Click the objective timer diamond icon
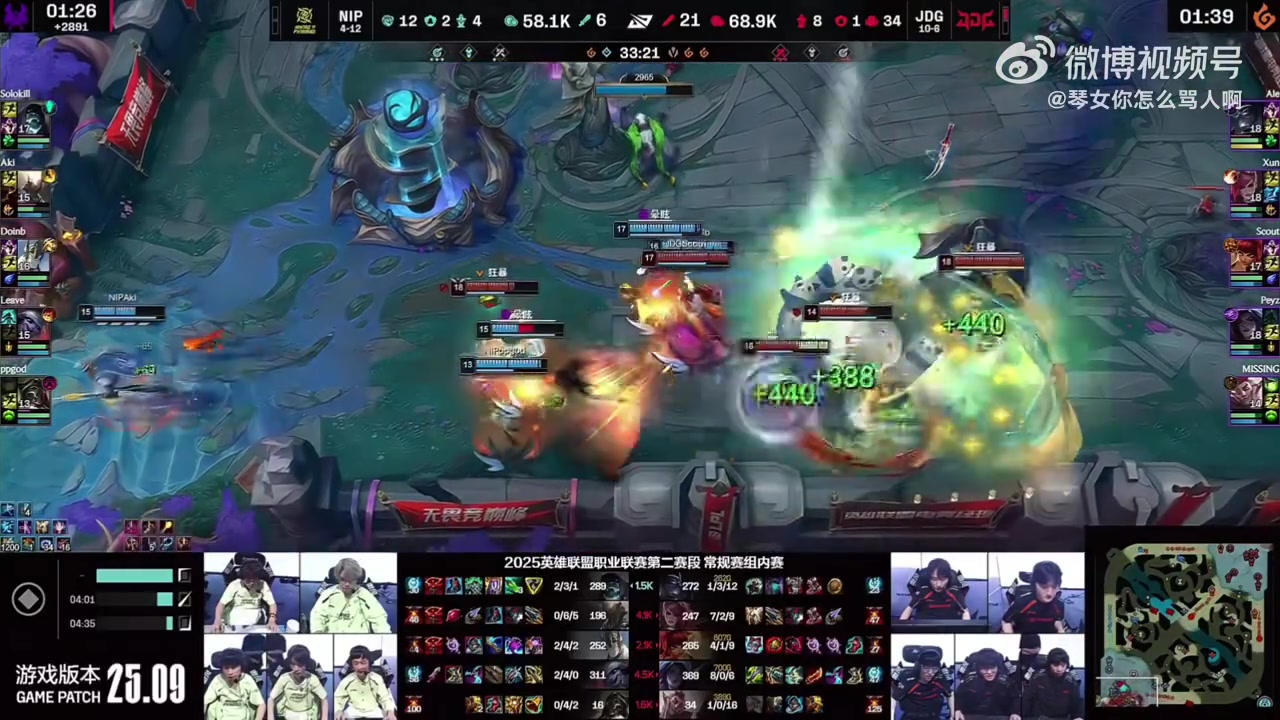This screenshot has height=720, width=1280. (x=28, y=599)
